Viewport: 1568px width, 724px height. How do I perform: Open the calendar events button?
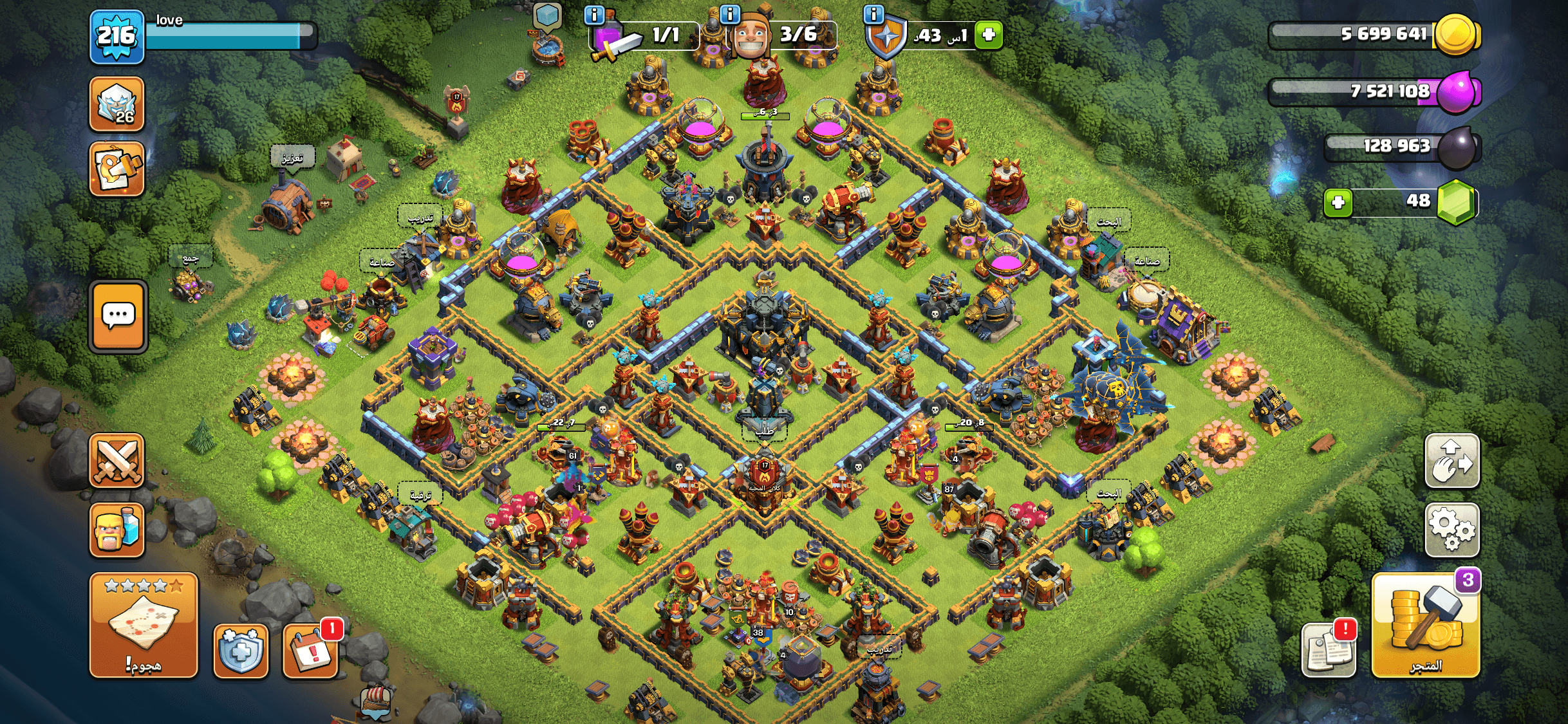tap(311, 650)
